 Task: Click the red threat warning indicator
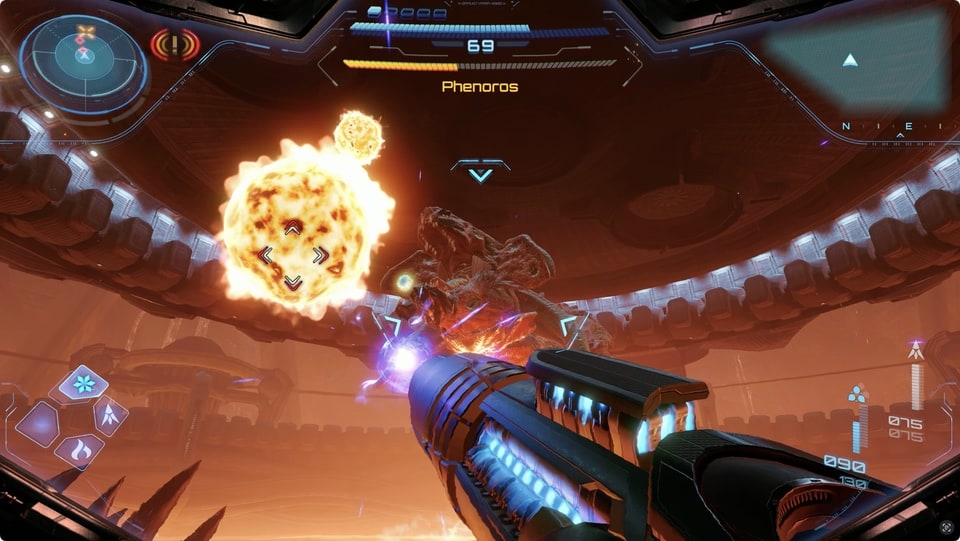[x=175, y=45]
